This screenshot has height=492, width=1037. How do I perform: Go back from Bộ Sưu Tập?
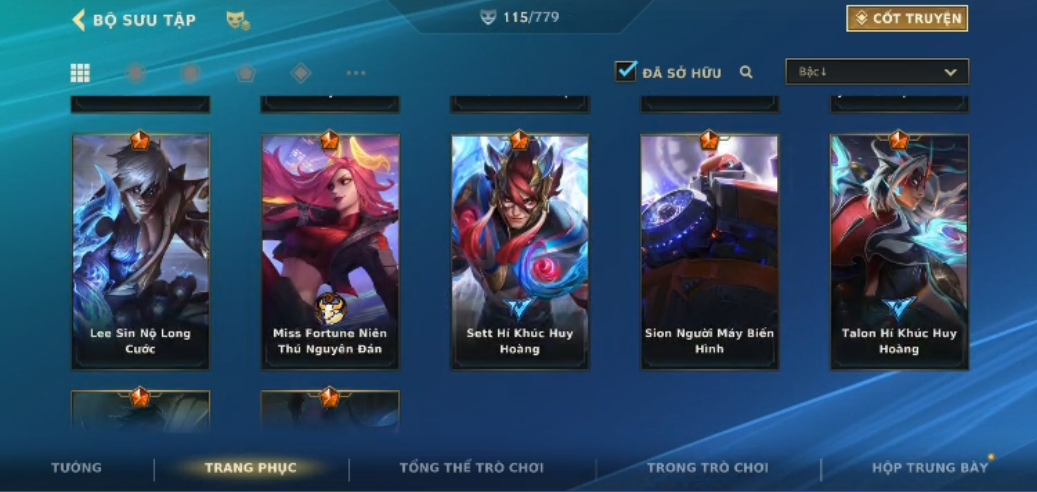(79, 20)
